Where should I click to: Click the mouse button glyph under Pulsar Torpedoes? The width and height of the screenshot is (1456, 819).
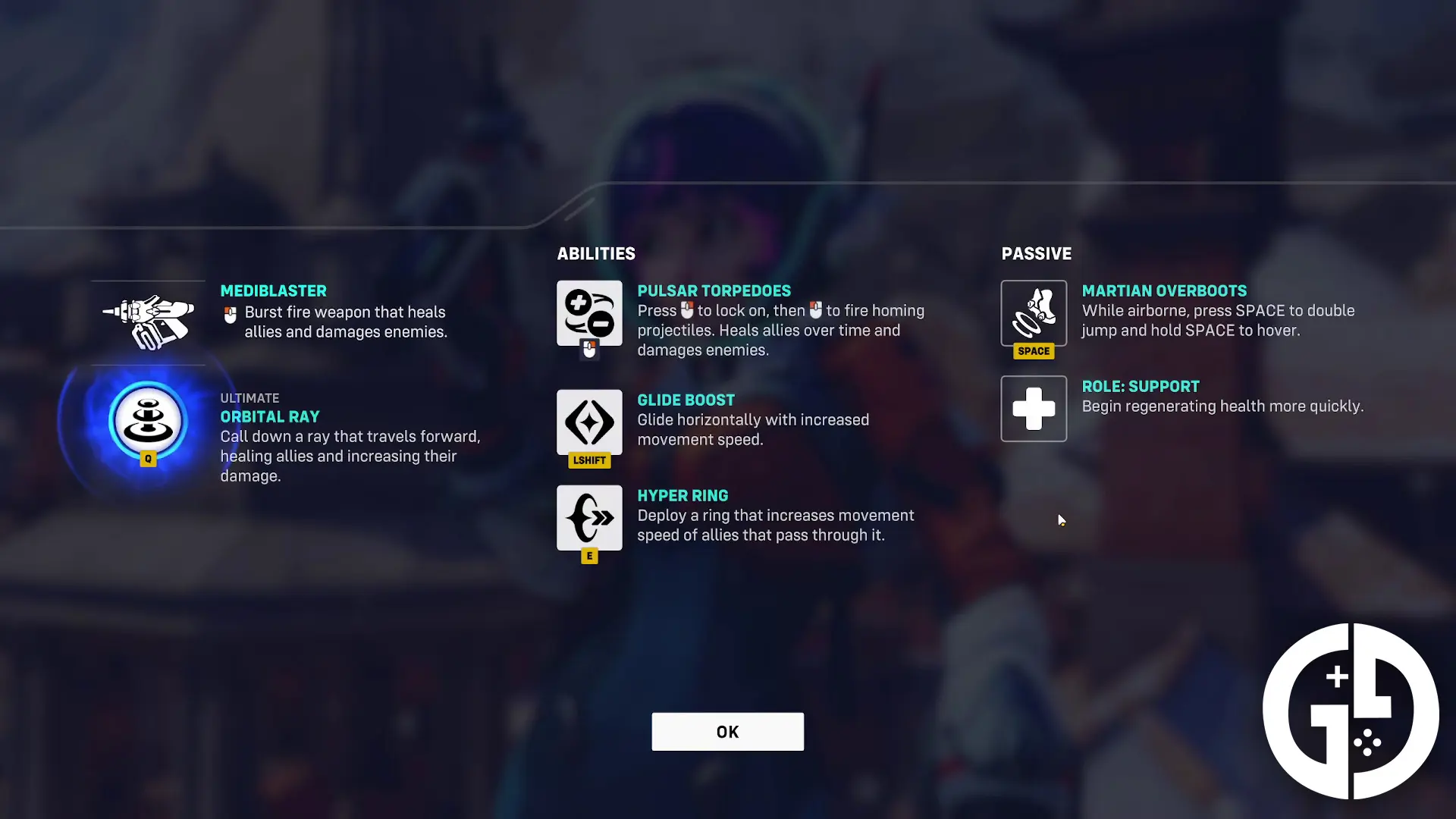[x=589, y=350]
